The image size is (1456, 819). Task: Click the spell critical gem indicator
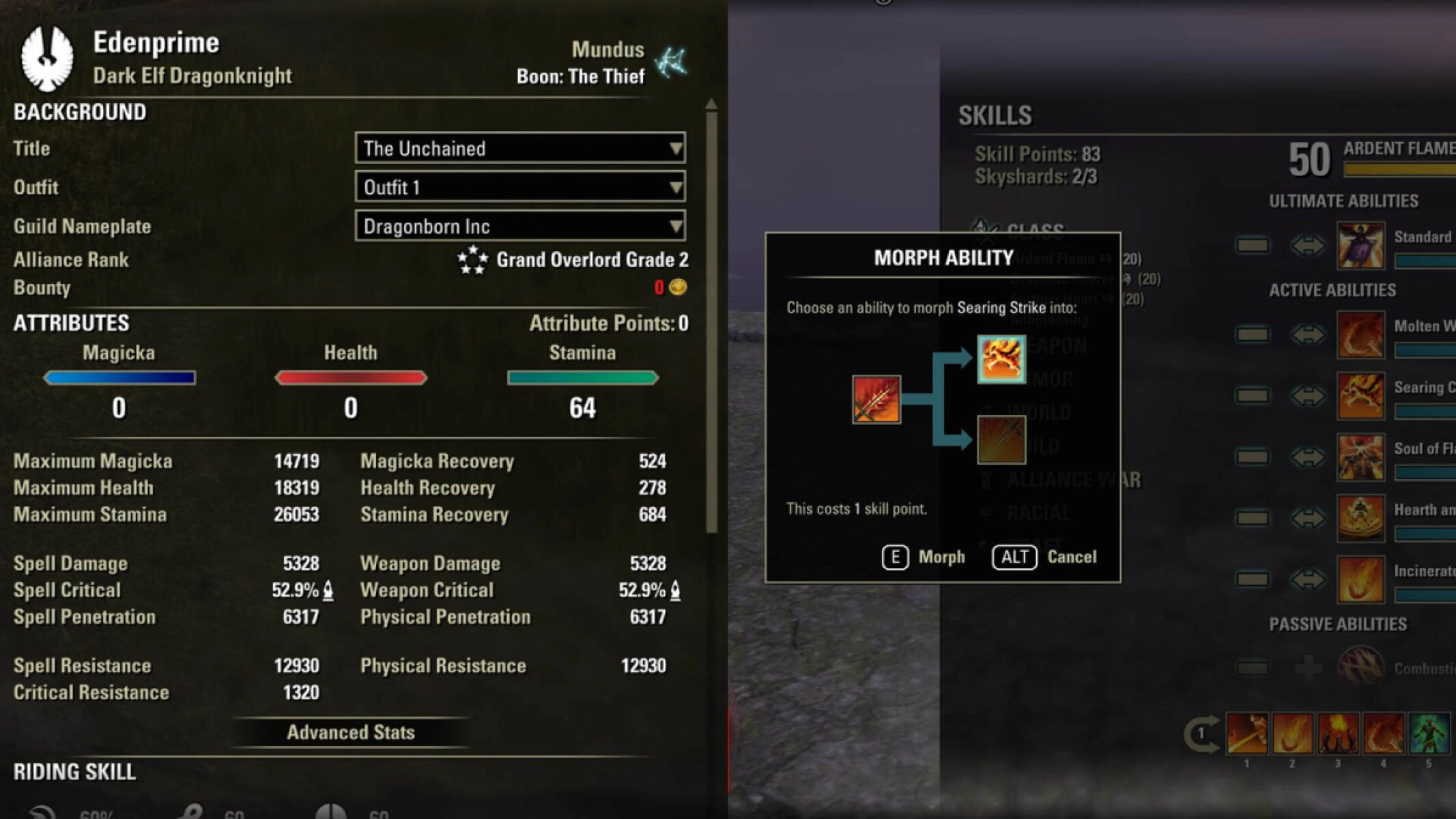coord(326,591)
